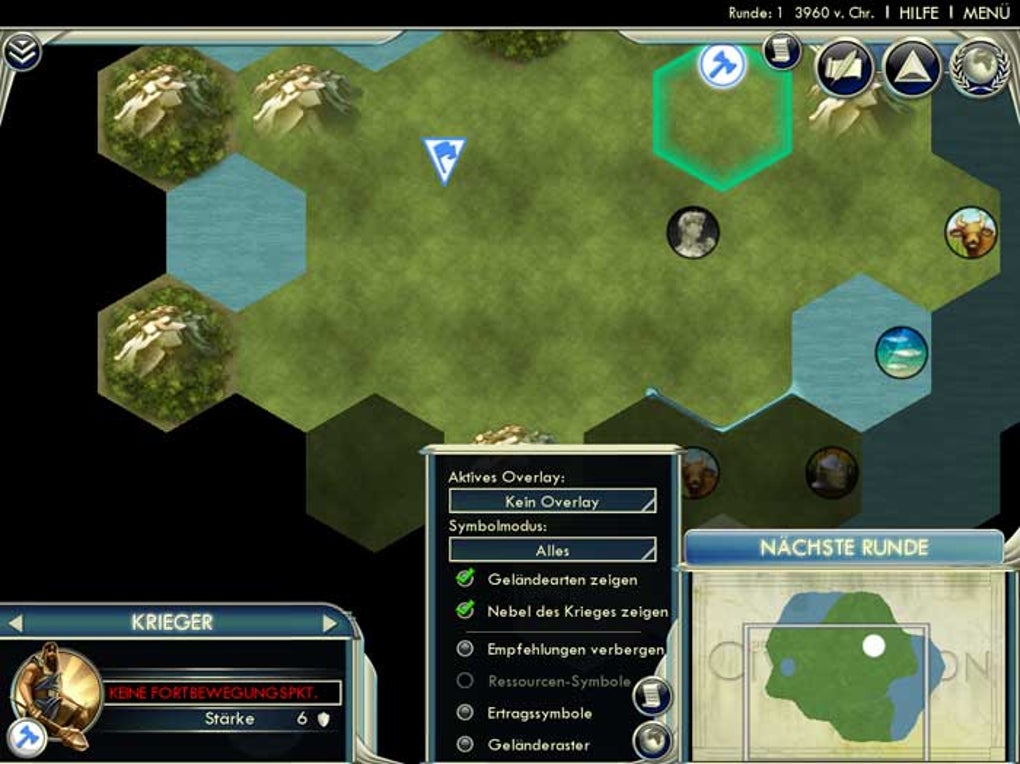1020x764 pixels.
Task: Uncheck Nebel des Krieges zeigen
Action: click(465, 610)
